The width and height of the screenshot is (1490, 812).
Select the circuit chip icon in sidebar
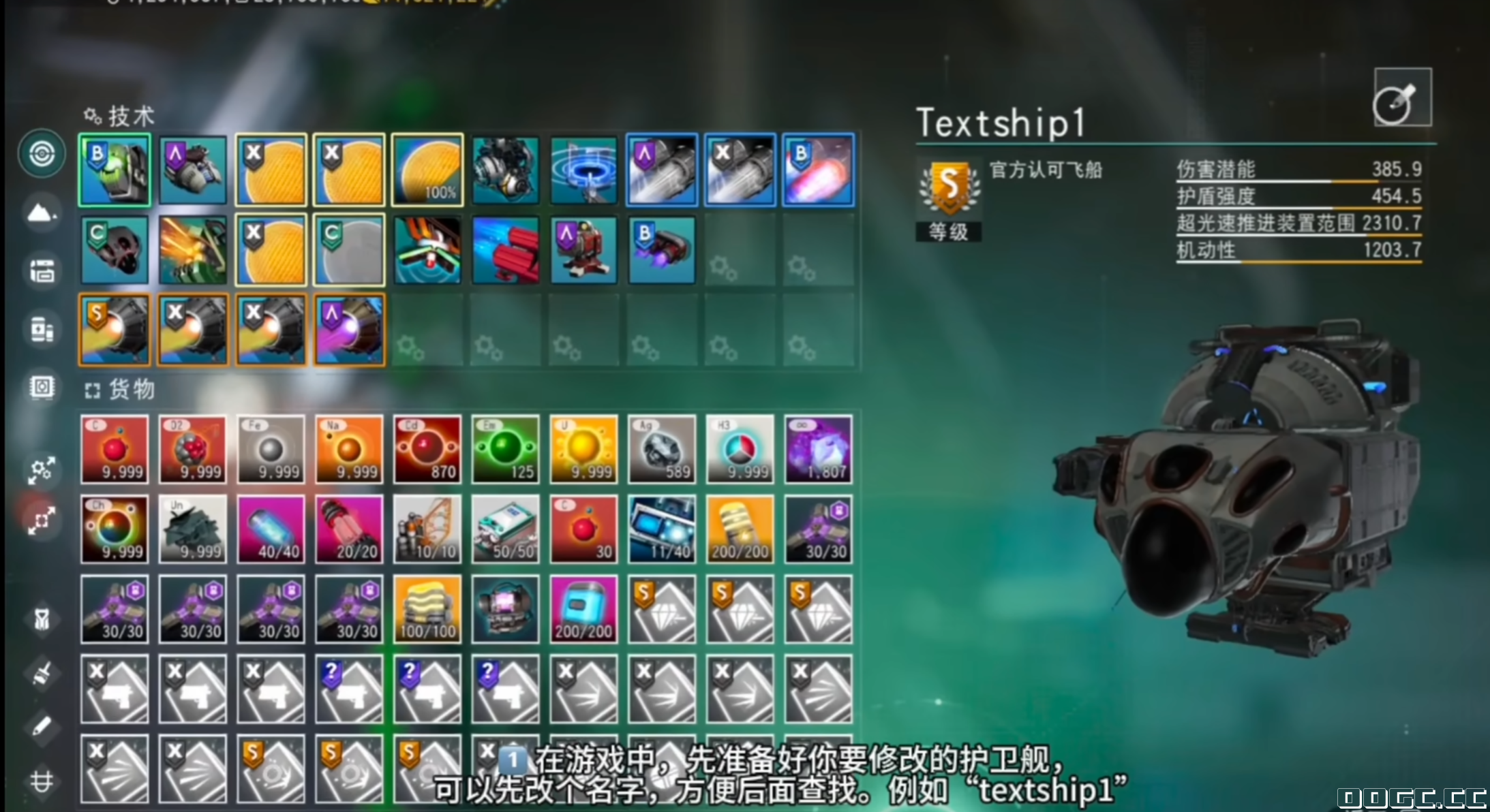coord(42,387)
